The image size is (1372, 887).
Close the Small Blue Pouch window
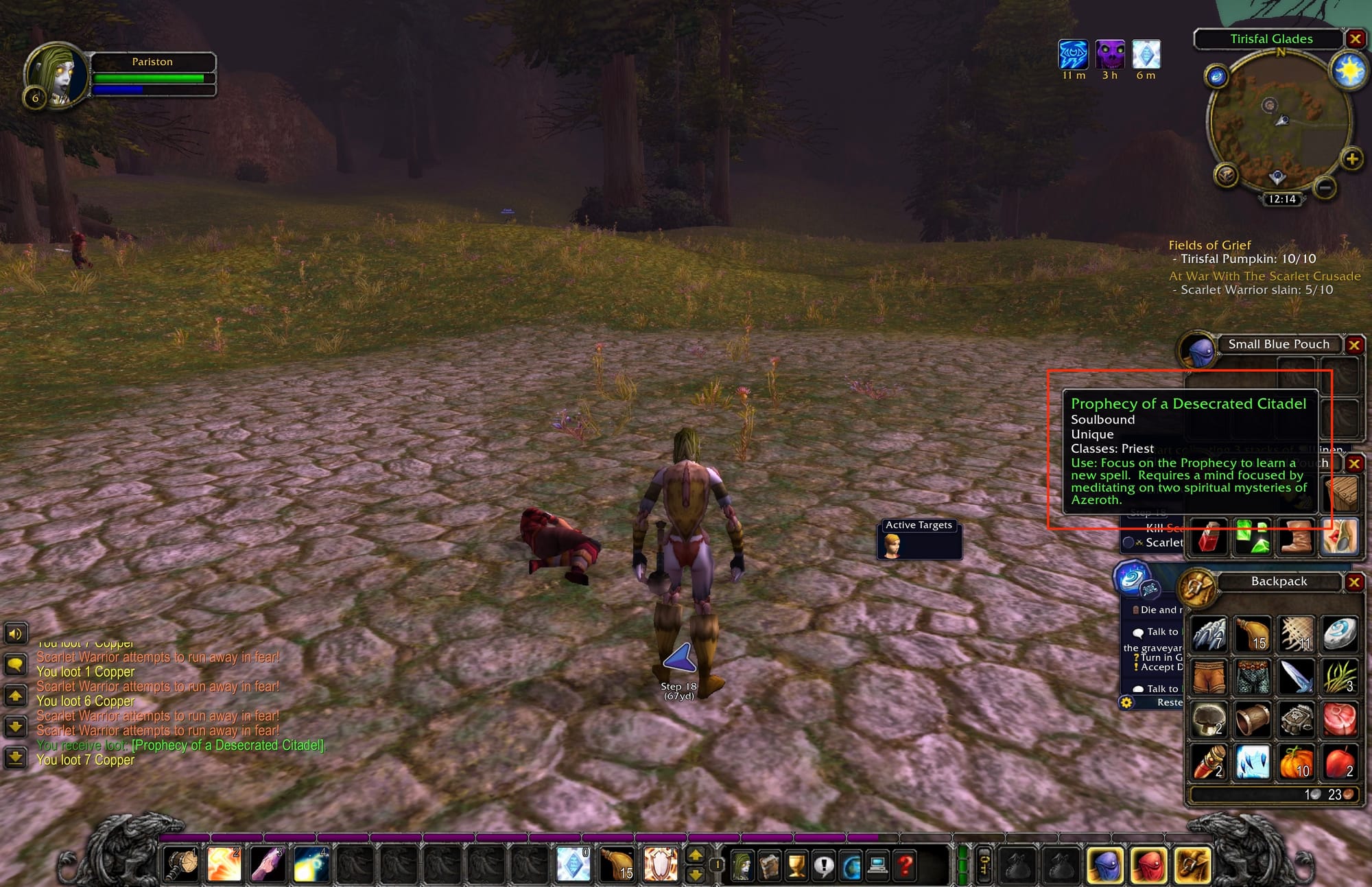point(1353,344)
